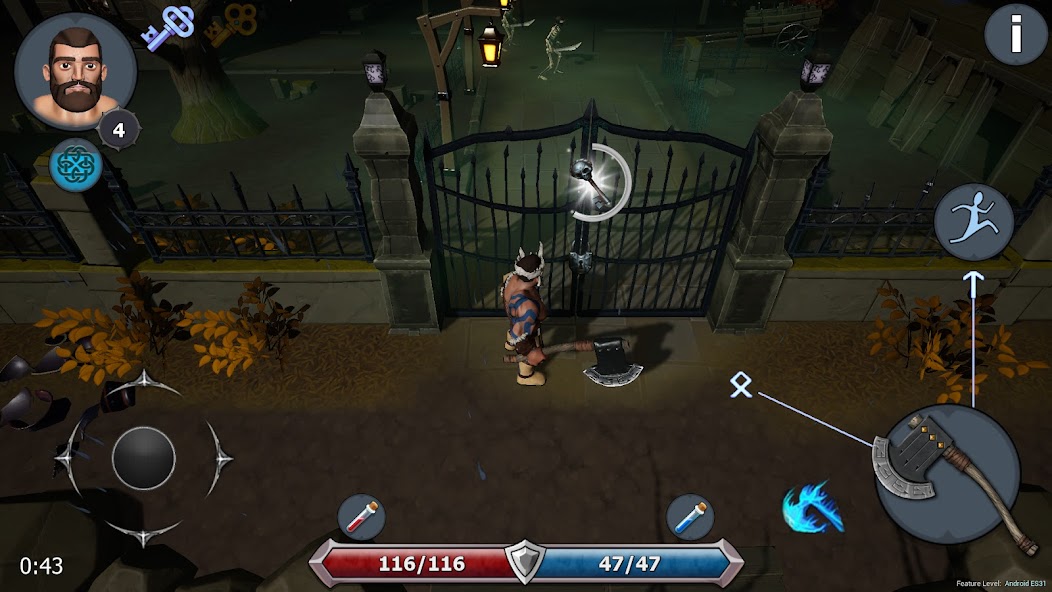Image resolution: width=1052 pixels, height=592 pixels.
Task: Tap the shield emblem between the bars
Action: (524, 563)
